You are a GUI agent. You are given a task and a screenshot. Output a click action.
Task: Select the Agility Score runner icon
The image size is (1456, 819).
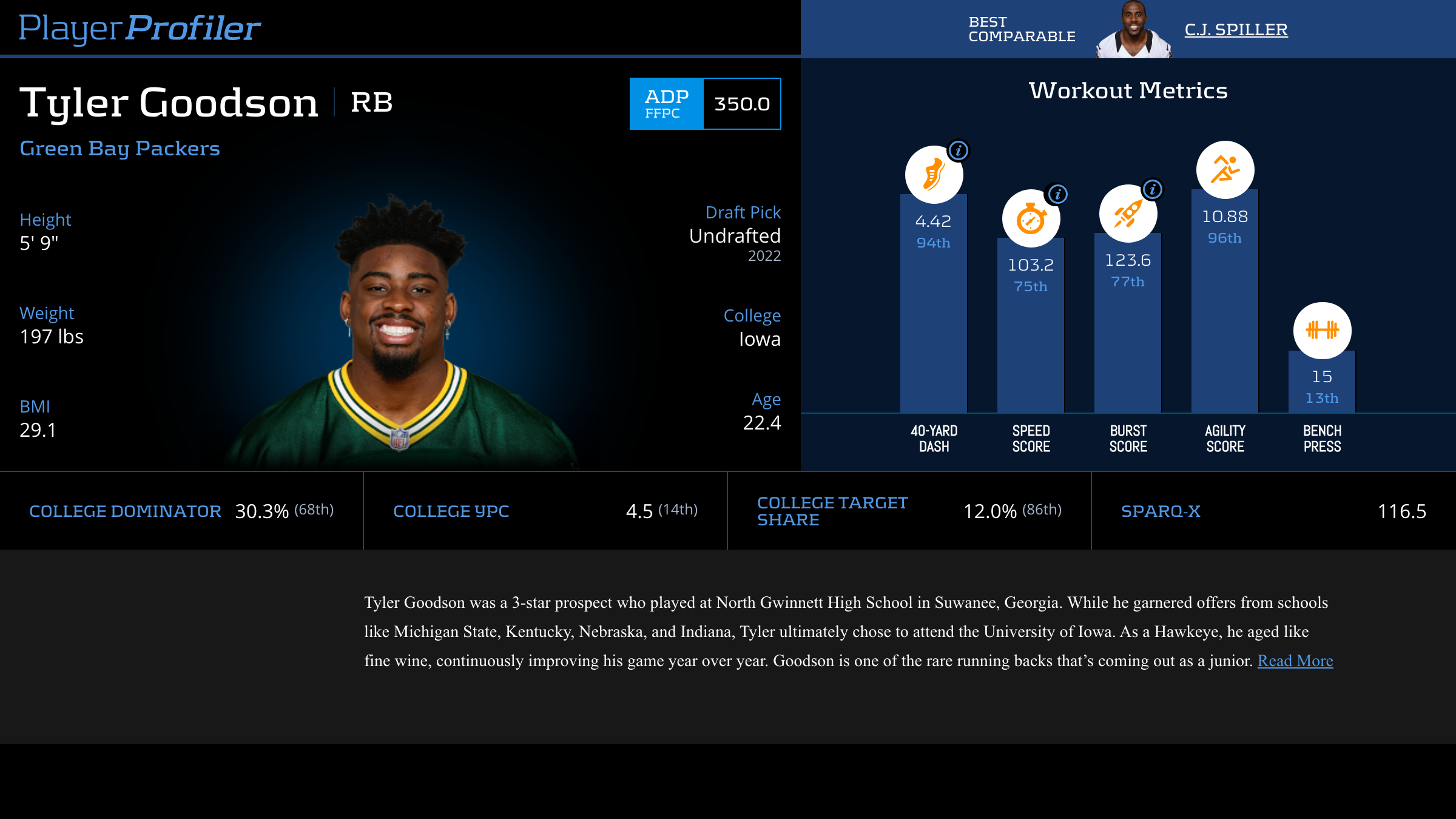click(x=1225, y=170)
